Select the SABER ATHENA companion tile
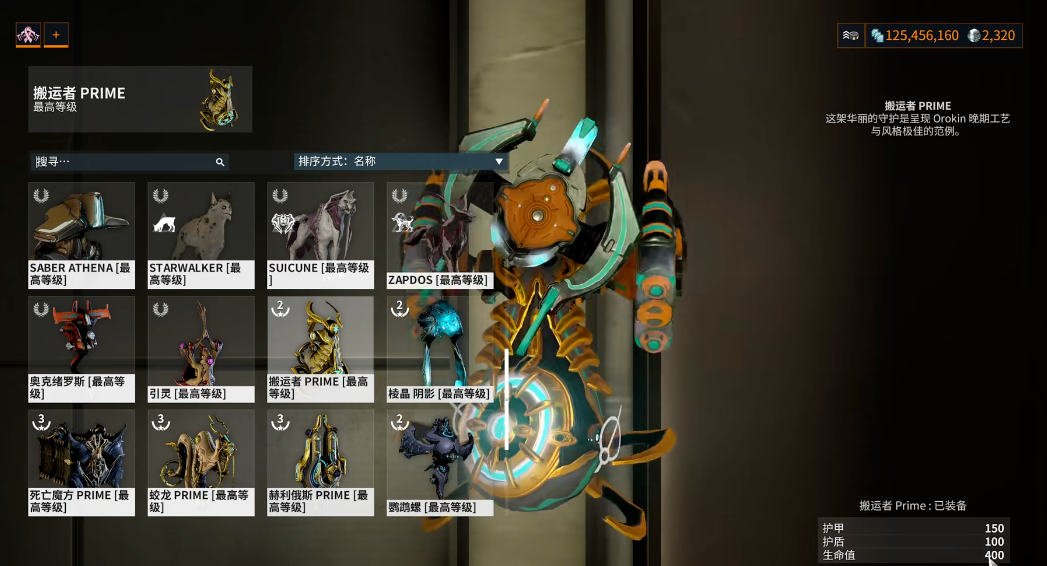 (x=81, y=235)
